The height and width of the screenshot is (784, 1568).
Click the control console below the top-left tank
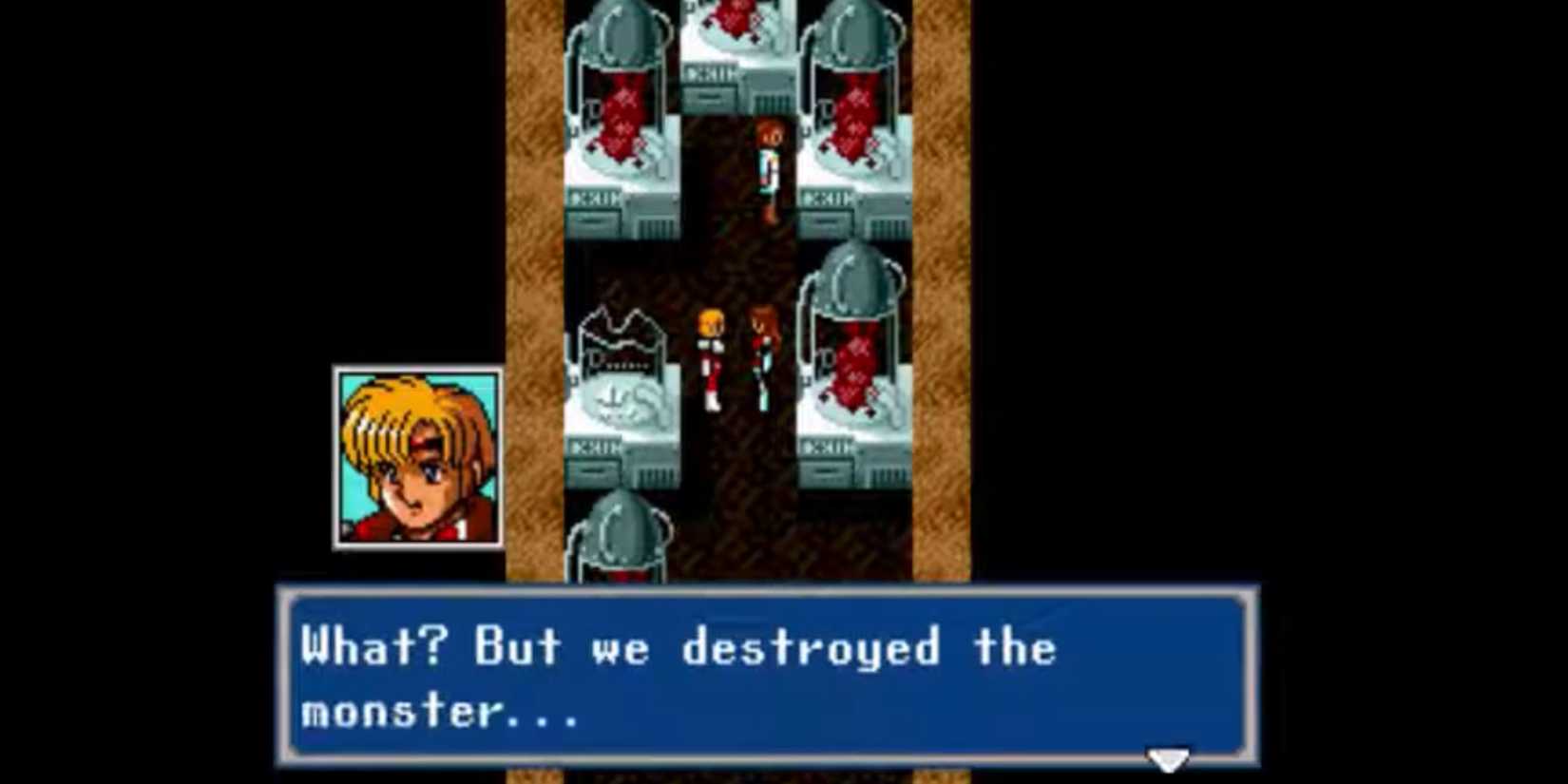tap(616, 209)
